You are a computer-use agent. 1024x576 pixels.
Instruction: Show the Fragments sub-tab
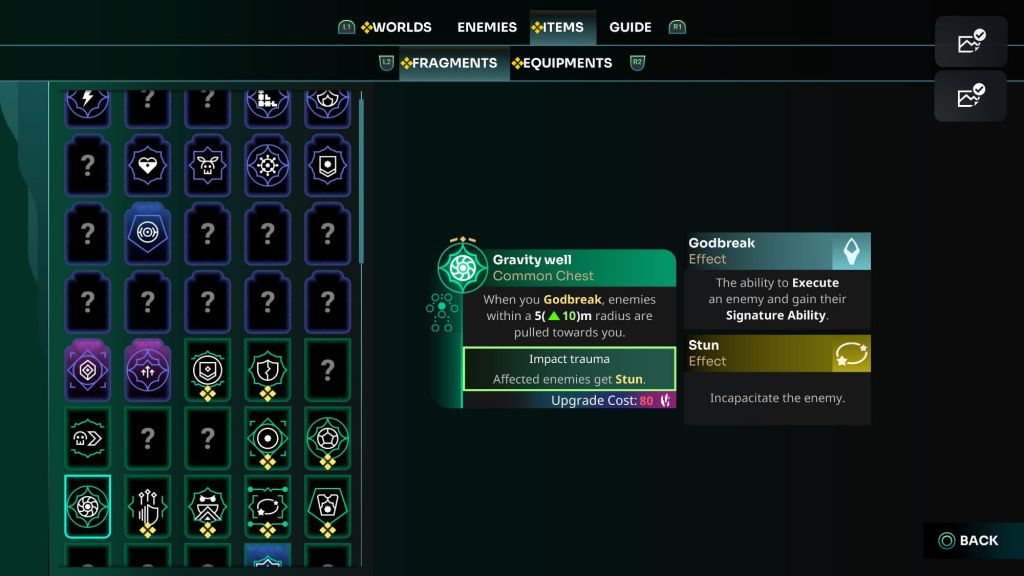pos(449,62)
